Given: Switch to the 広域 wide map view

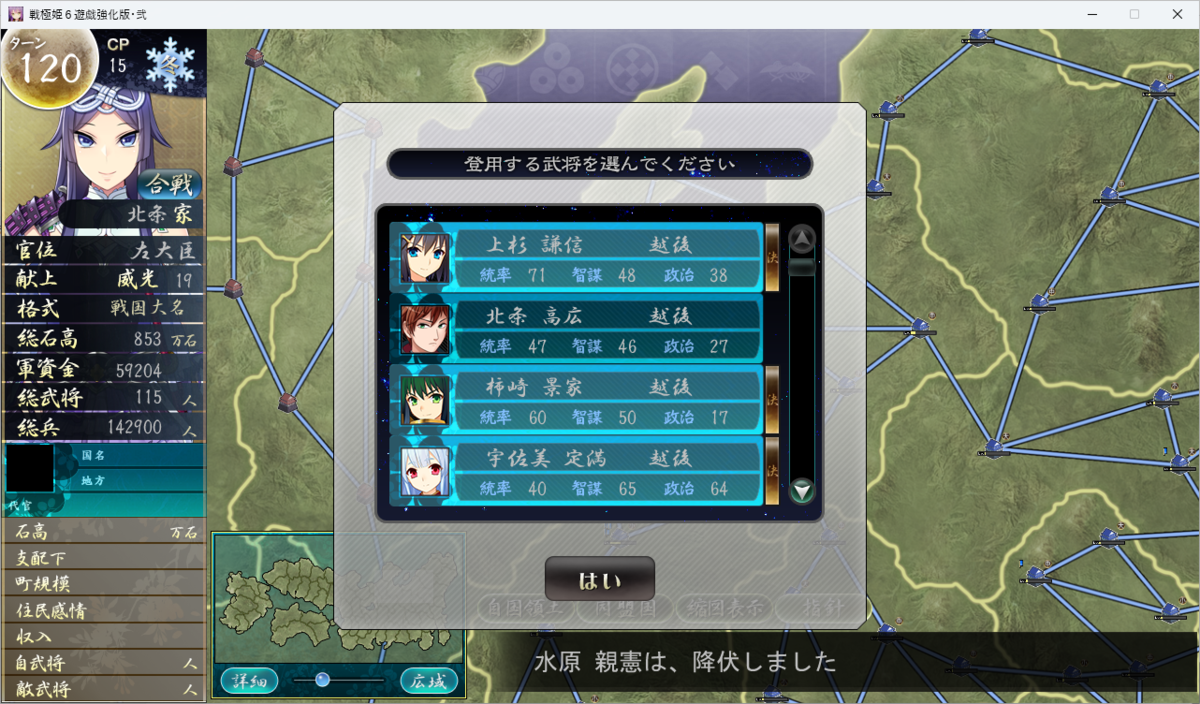Looking at the screenshot, I should pos(429,681).
